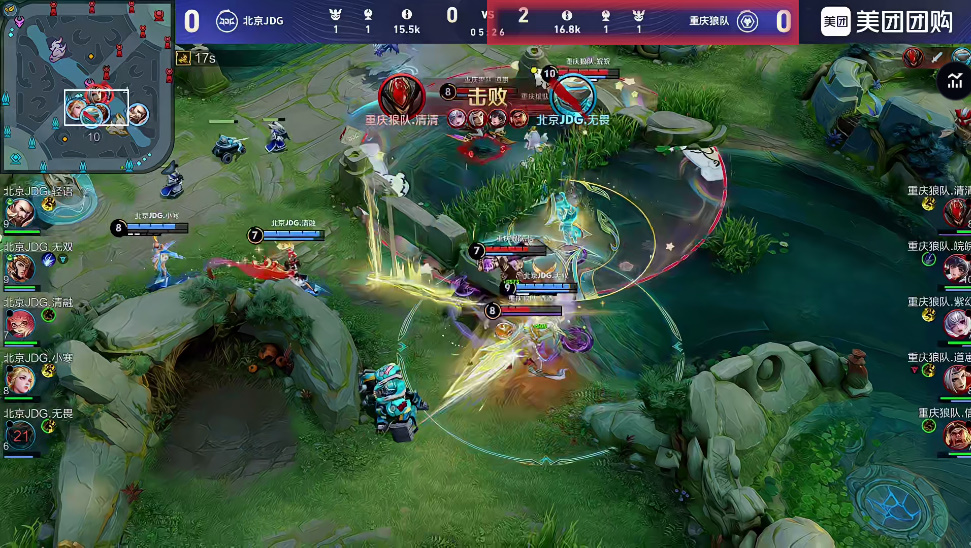
Task: Open the 美团团购 sponsor banner
Action: [x=884, y=22]
